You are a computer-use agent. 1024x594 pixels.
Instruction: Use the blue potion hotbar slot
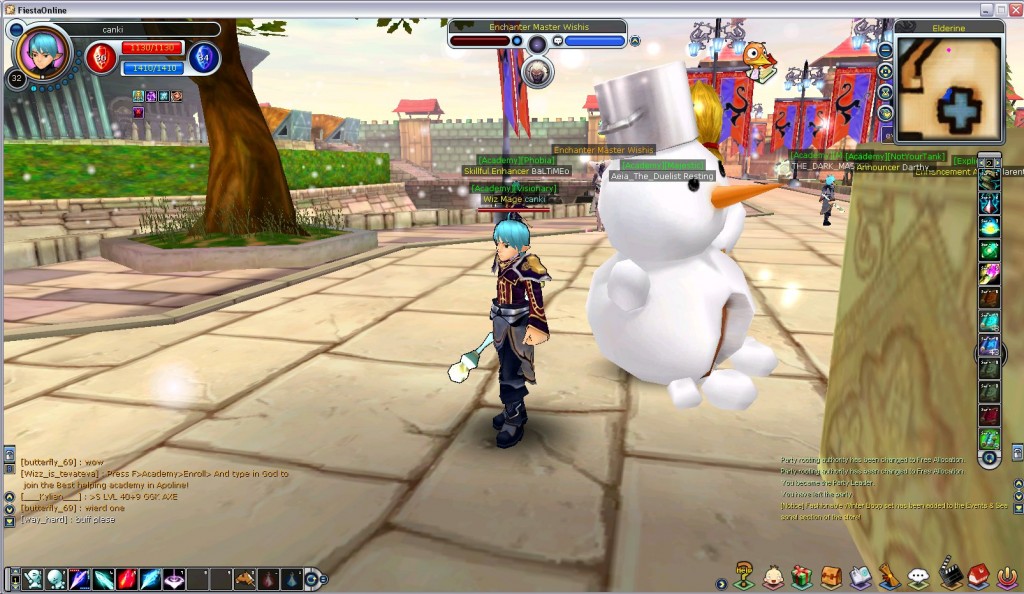pyautogui.click(x=292, y=579)
